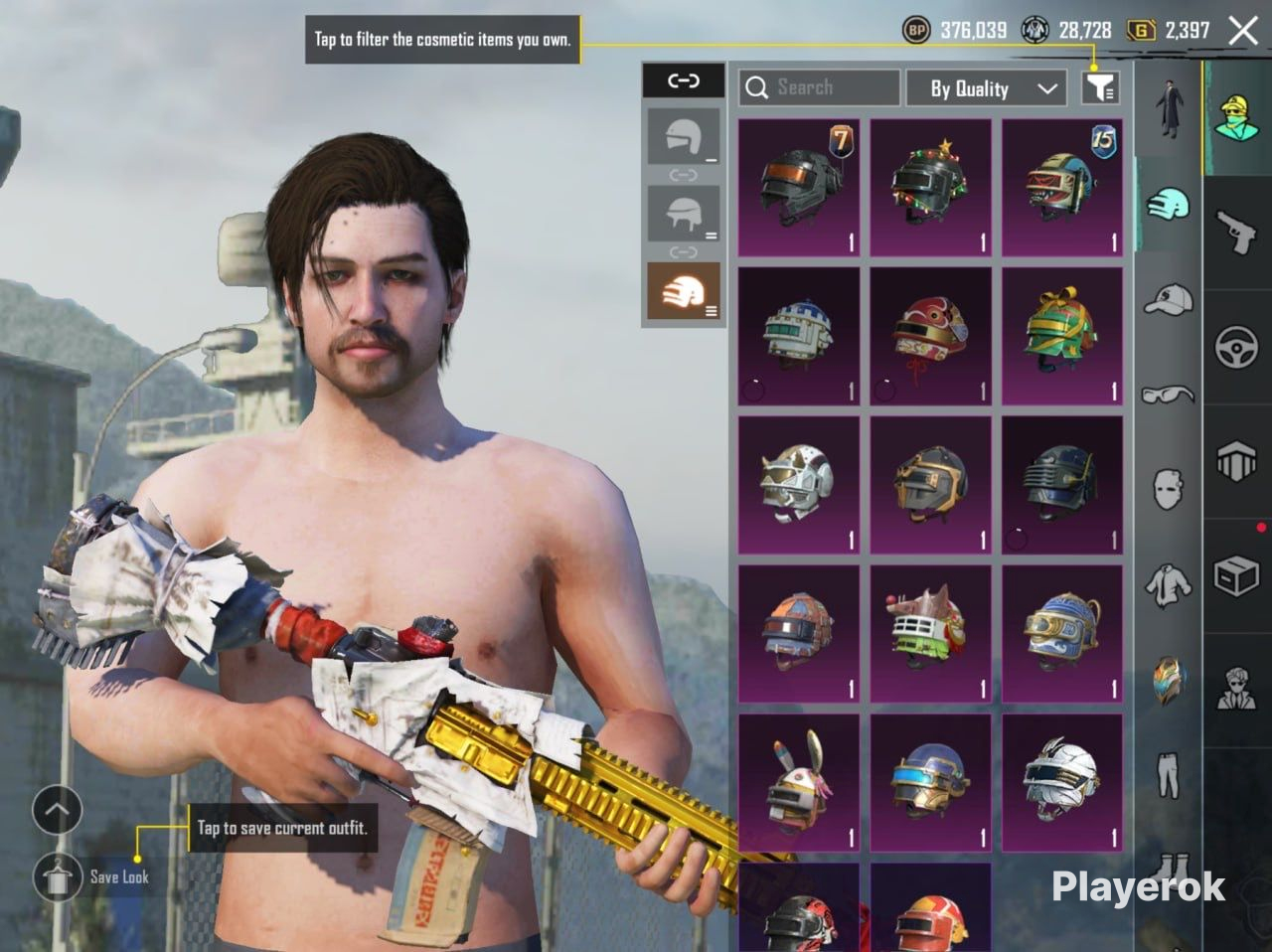Open the pistol weapon skins tab
Viewport: 1272px width, 952px height.
click(1236, 231)
